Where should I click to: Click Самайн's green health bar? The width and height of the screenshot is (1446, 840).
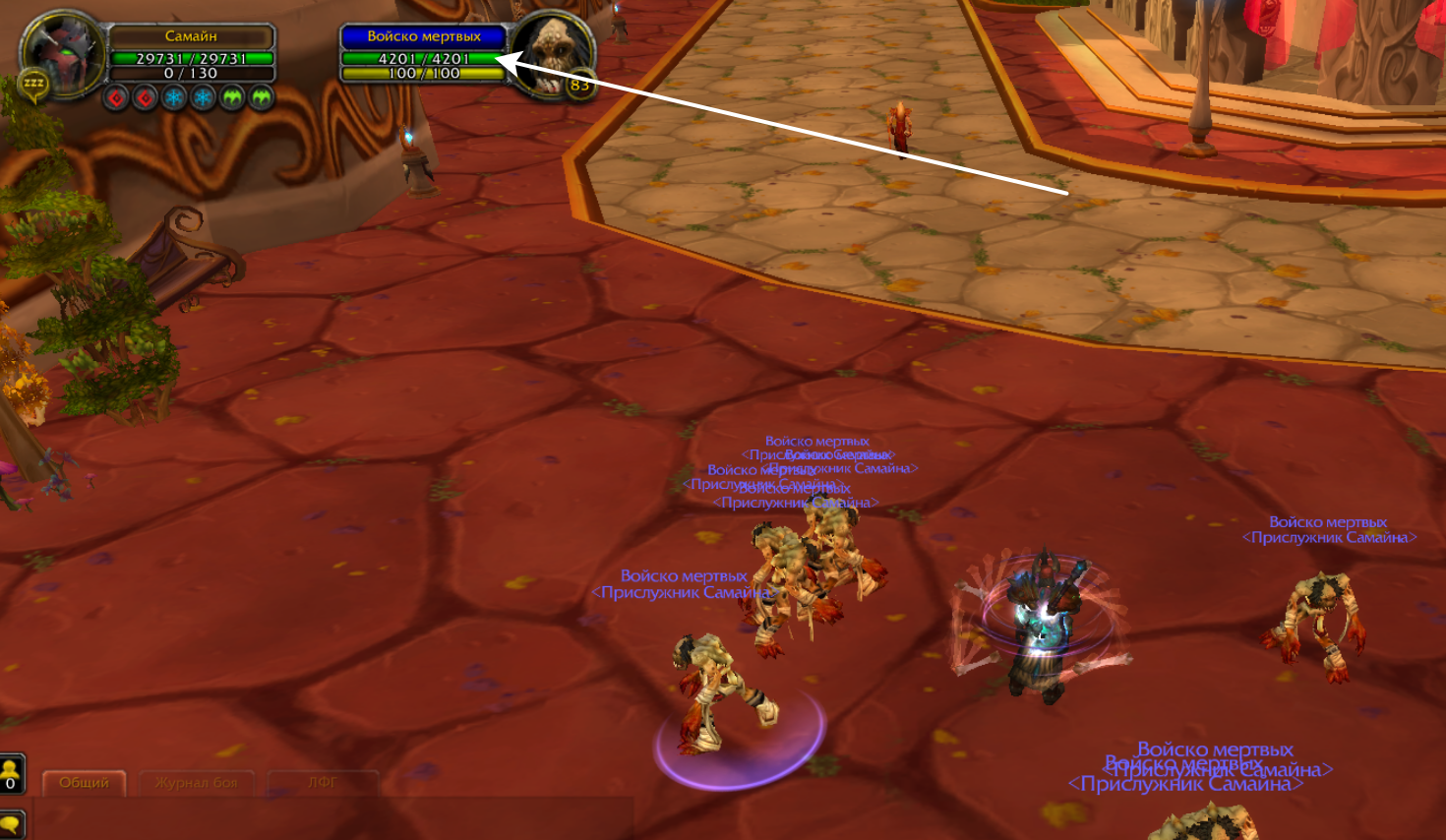click(x=192, y=59)
